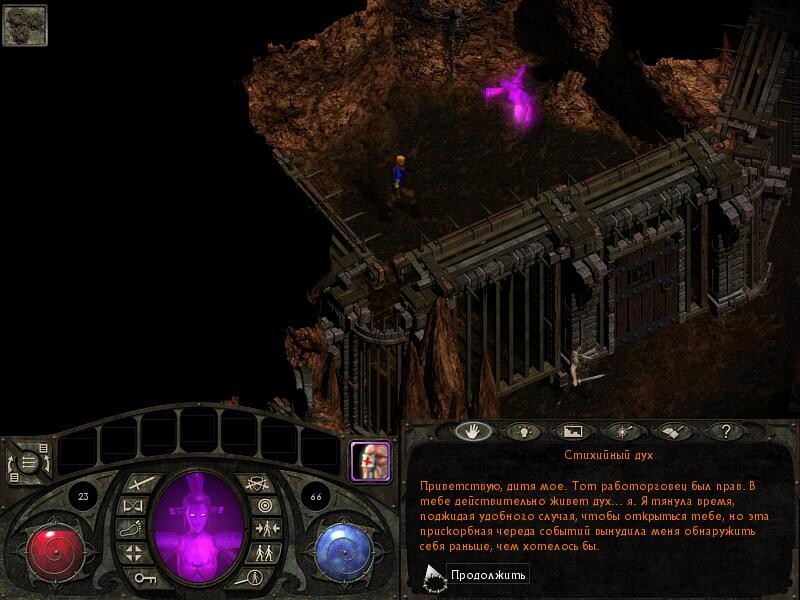This screenshot has width=800, height=600.
Task: Open the question mark help tab
Action: pos(723,432)
